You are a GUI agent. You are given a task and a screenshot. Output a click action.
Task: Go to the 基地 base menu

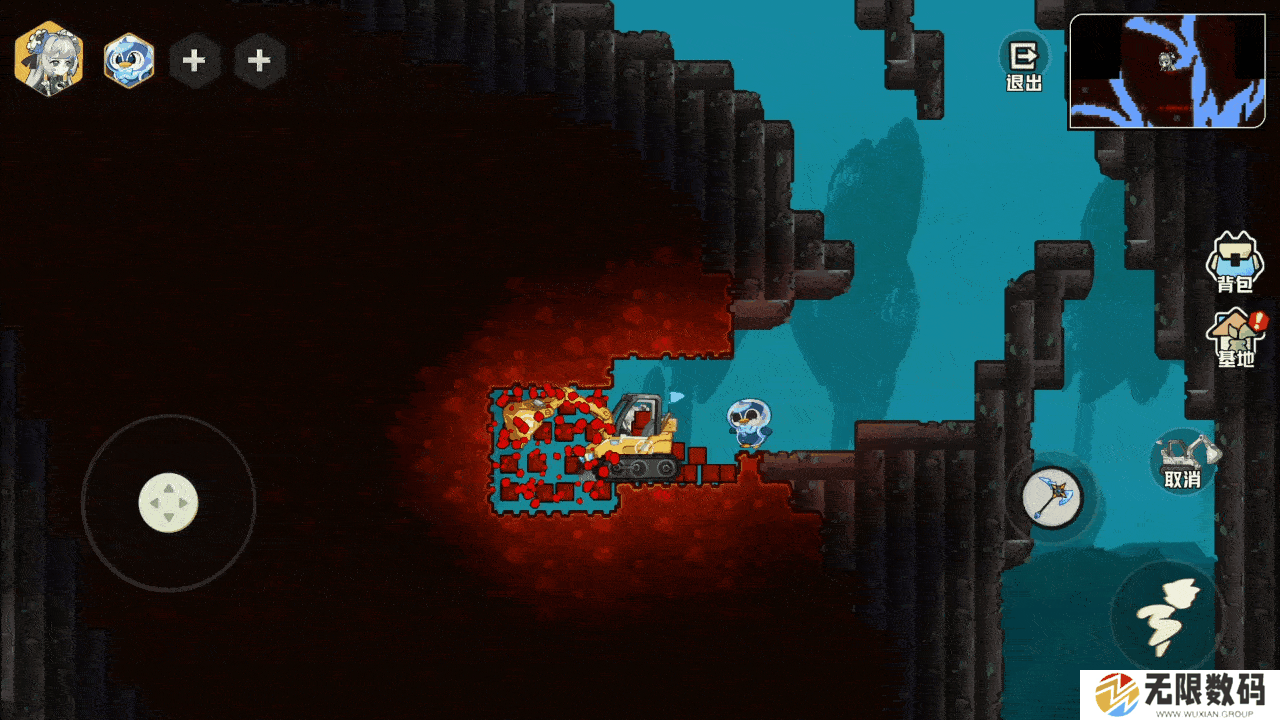tap(1236, 338)
